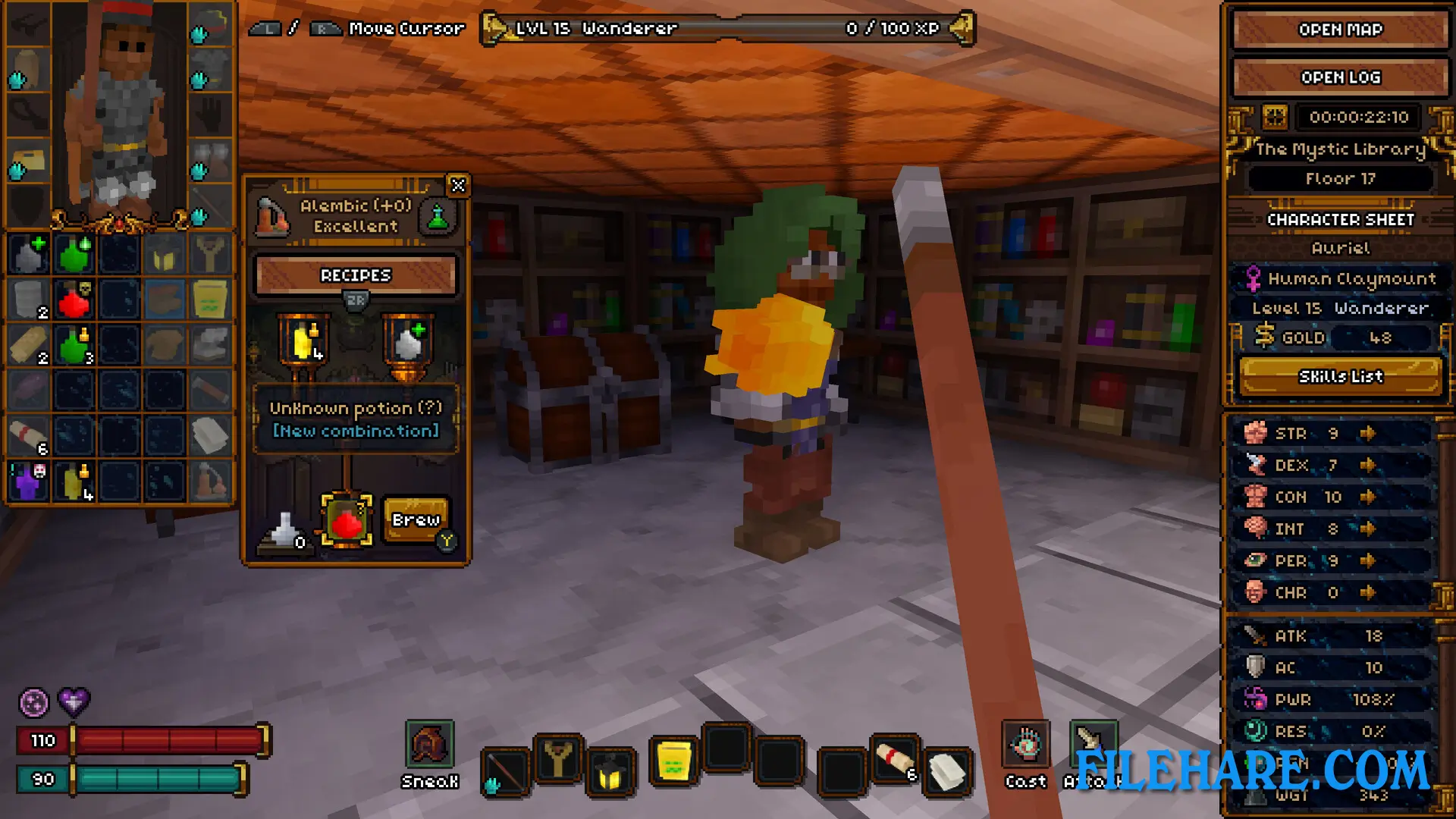Click the red potion result slot
The width and height of the screenshot is (1456, 819).
[x=347, y=520]
